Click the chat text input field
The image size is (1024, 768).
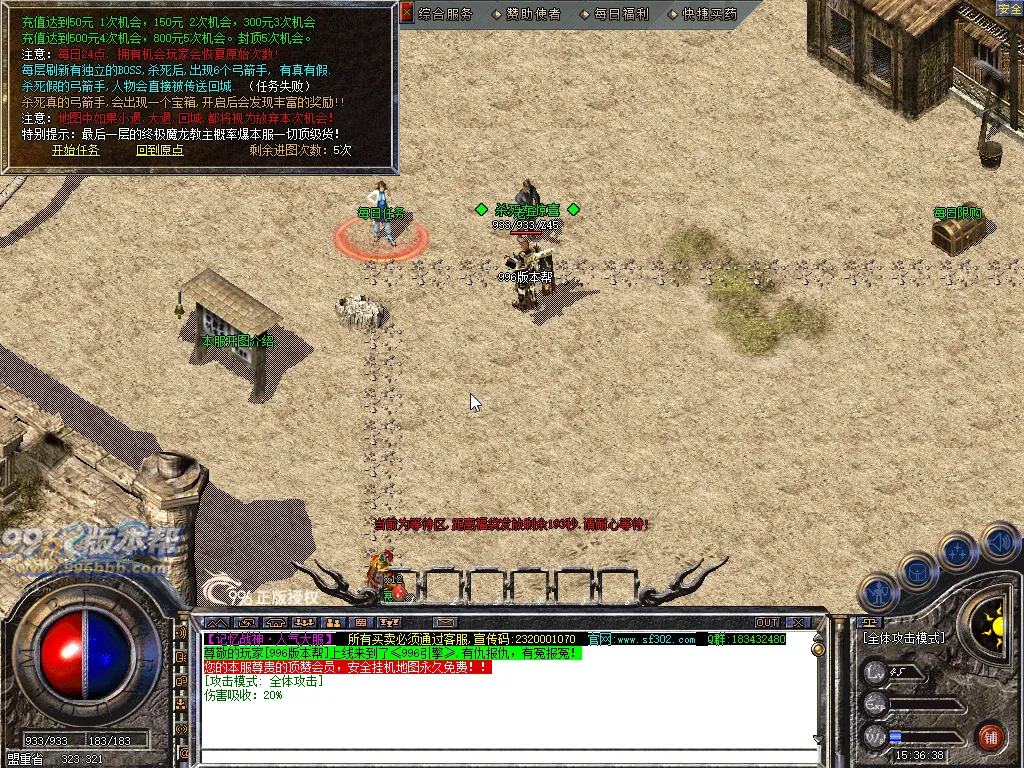[x=500, y=757]
